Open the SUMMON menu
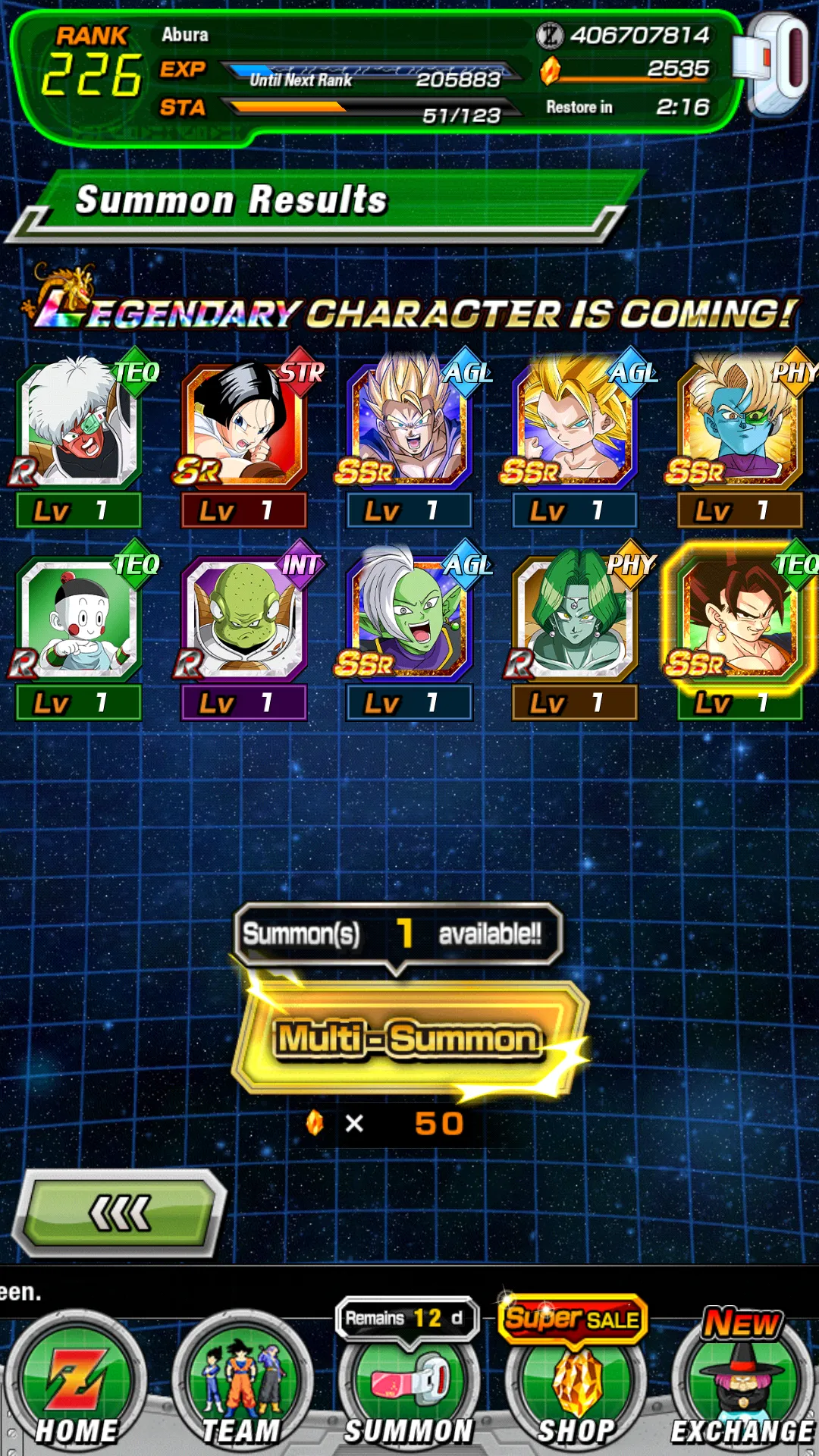The image size is (819, 1456). point(409,1388)
